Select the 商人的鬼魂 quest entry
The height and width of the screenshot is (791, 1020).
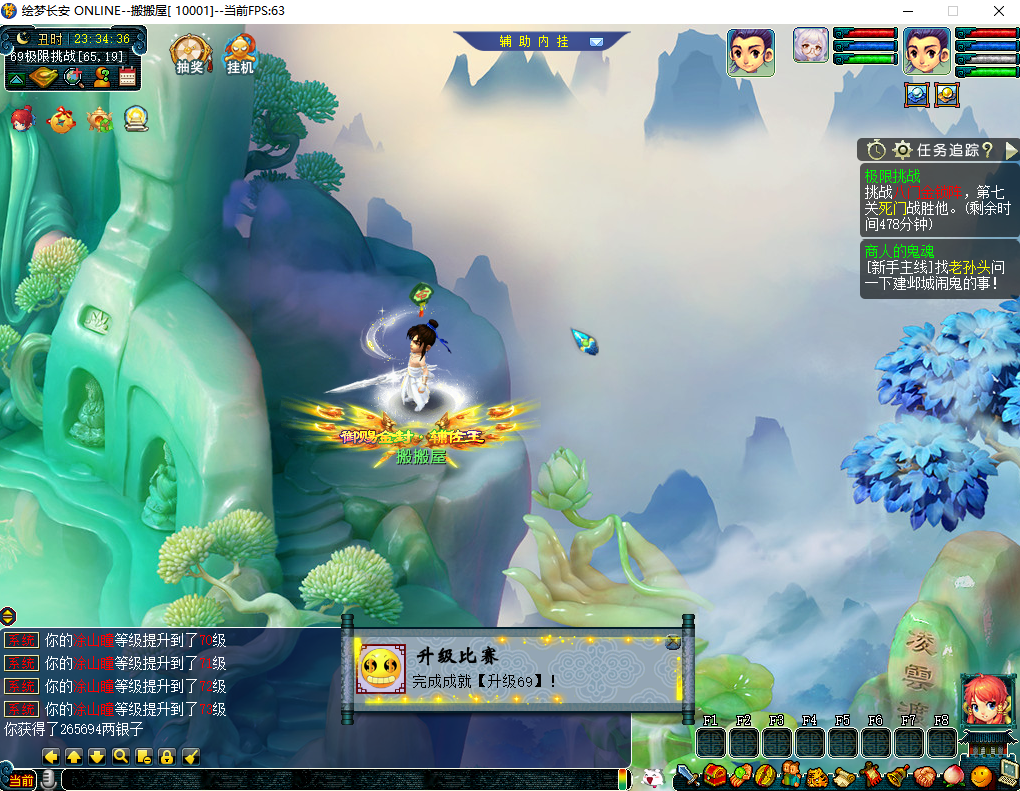(x=899, y=252)
